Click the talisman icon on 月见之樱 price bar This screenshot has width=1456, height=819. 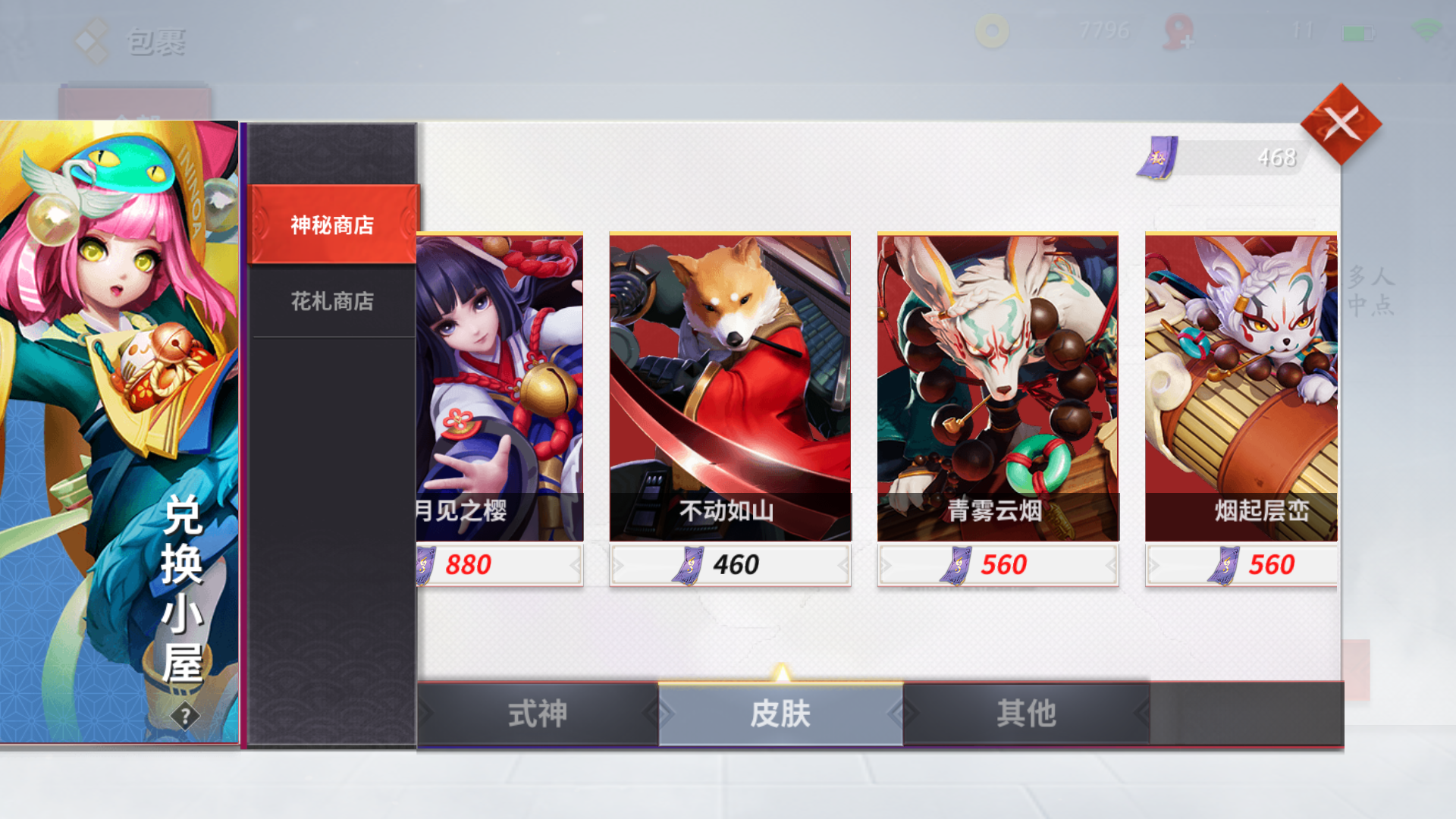click(425, 564)
